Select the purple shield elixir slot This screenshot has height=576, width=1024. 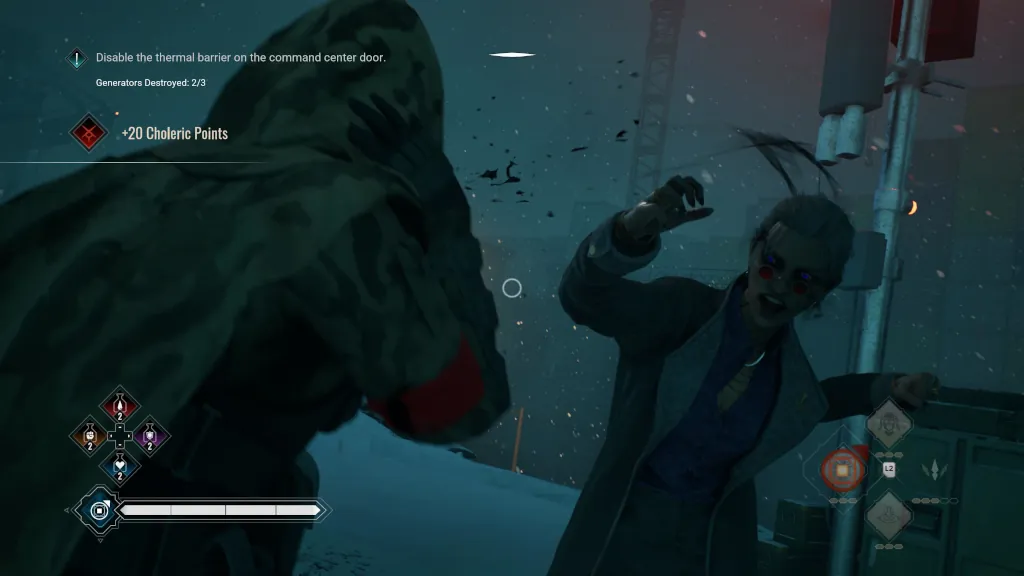click(151, 436)
